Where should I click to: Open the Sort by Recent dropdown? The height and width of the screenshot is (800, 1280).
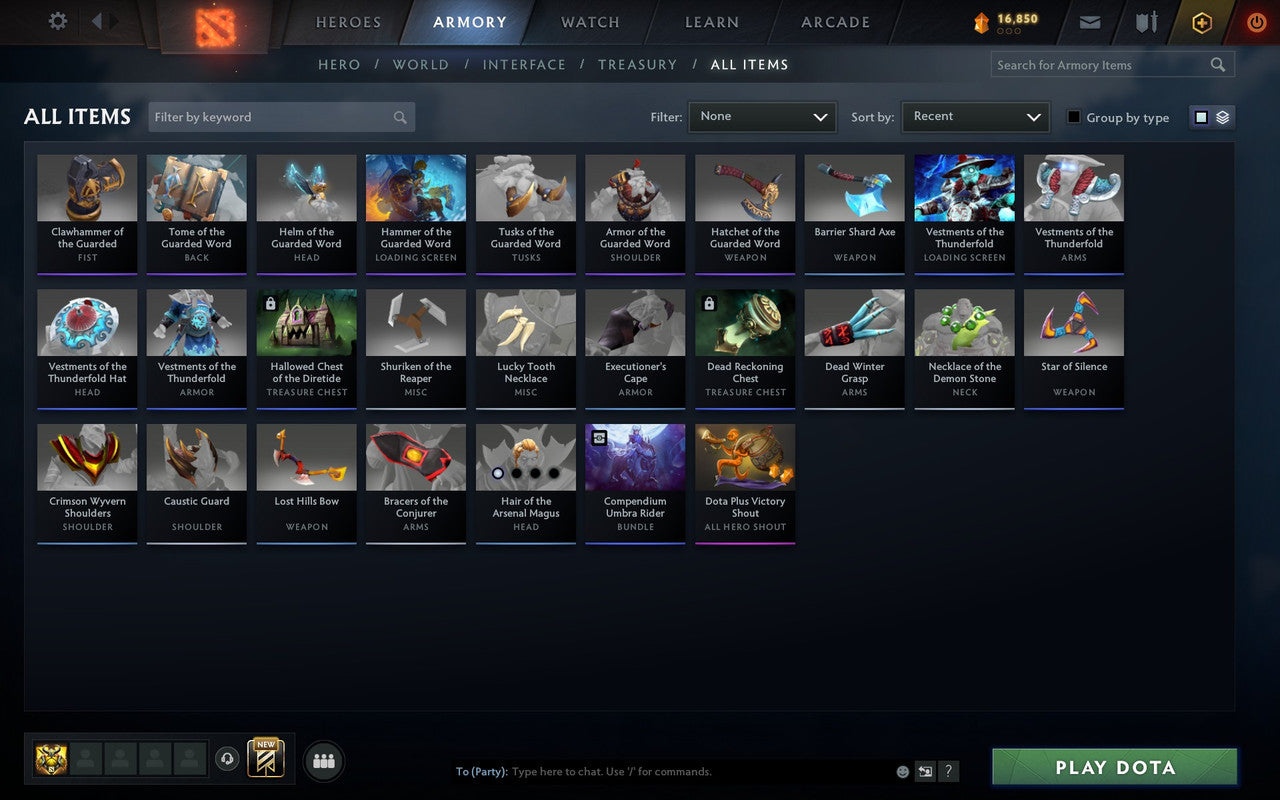coord(975,117)
